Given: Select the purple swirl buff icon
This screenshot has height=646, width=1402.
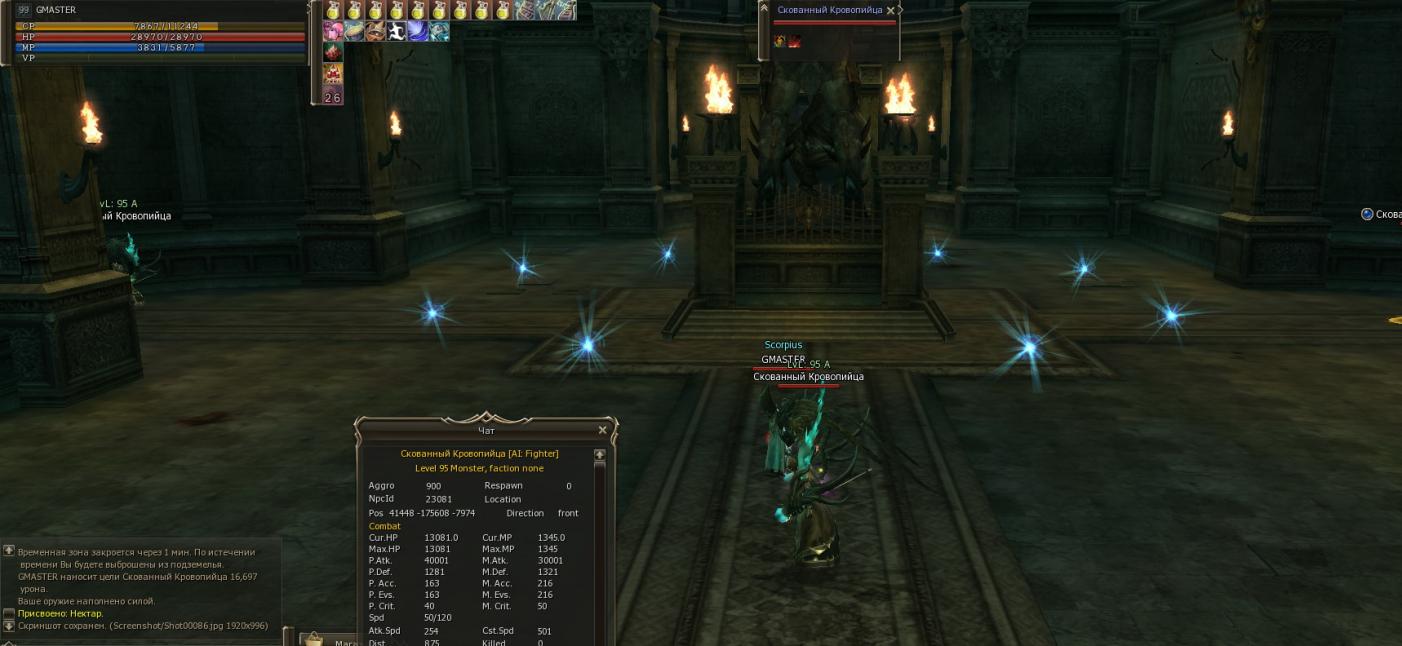Looking at the screenshot, I should point(417,31).
